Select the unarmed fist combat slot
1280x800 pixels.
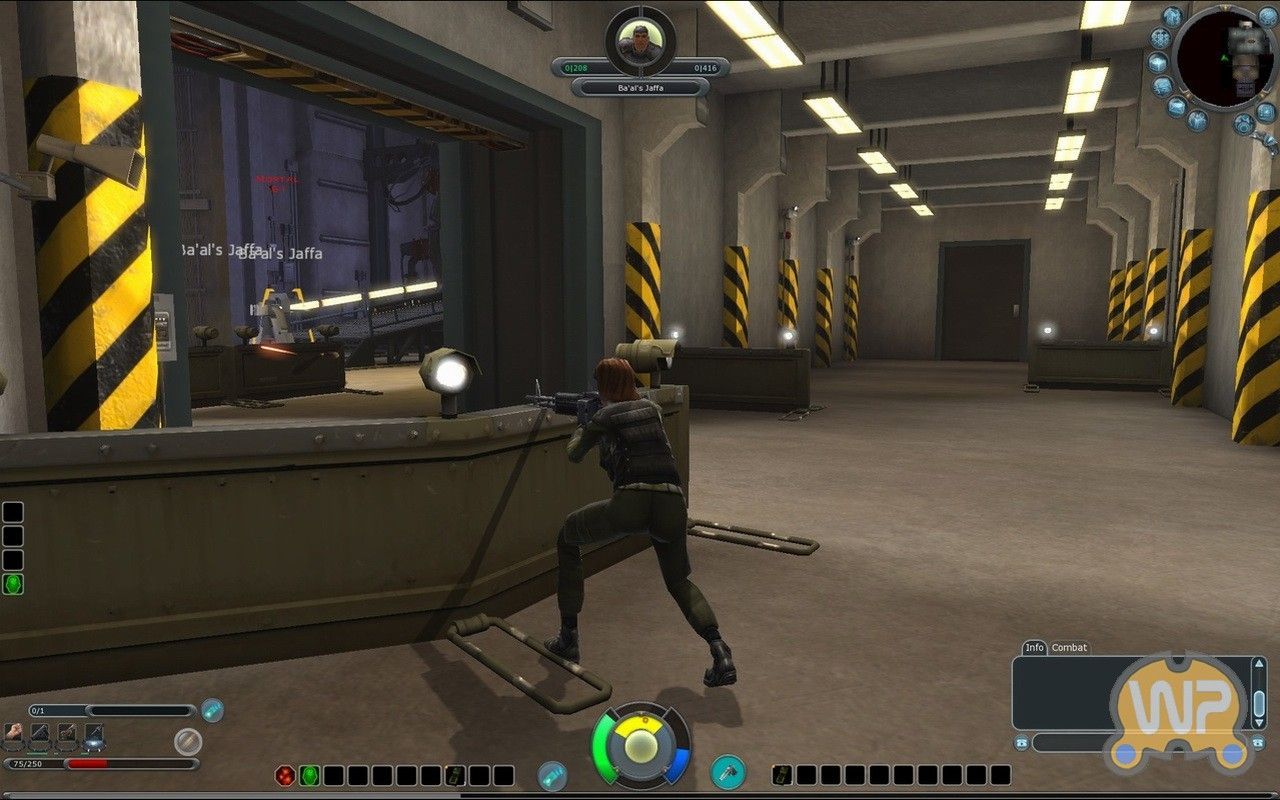(x=13, y=735)
